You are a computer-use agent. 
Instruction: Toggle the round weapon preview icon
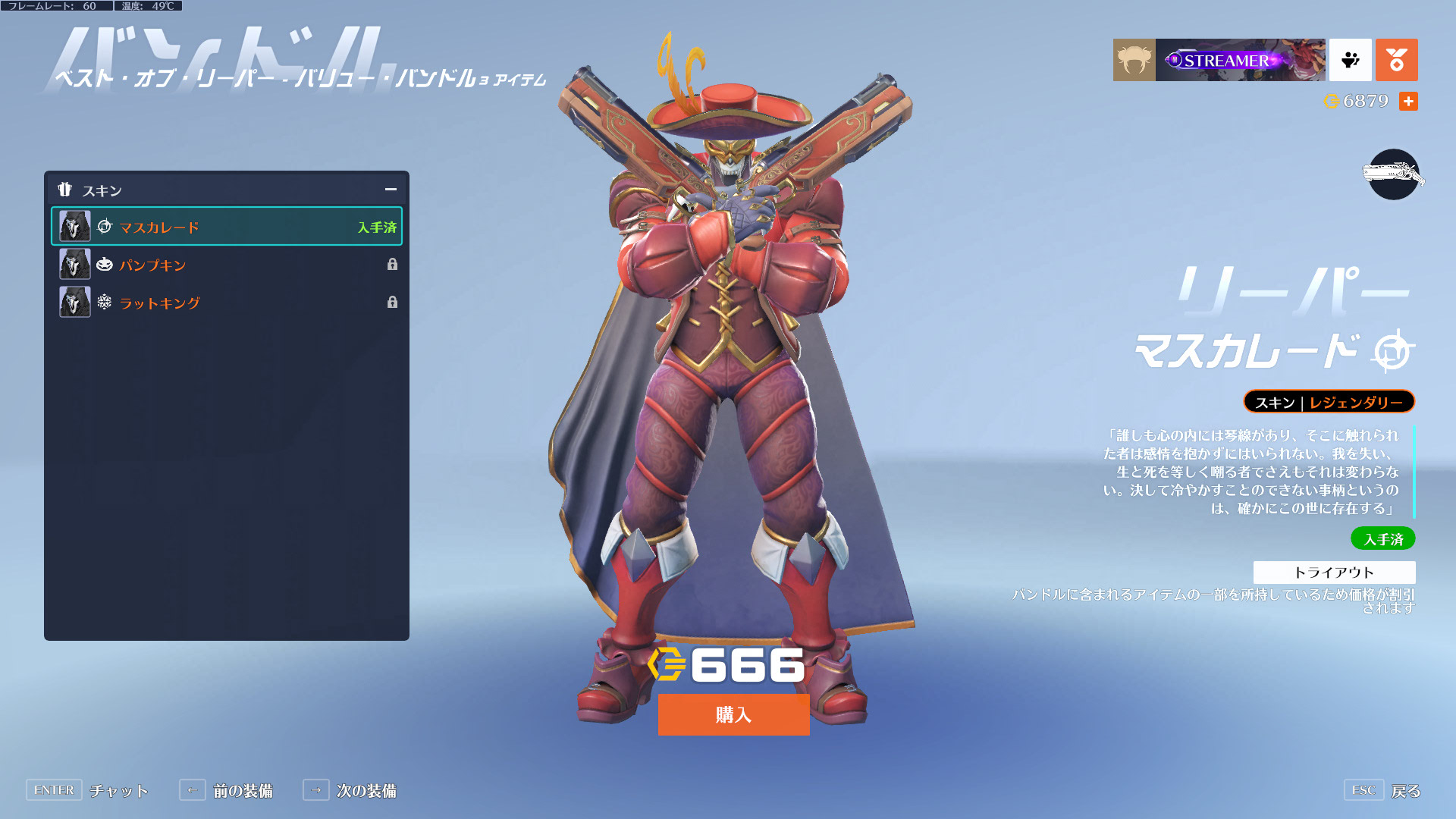tap(1393, 174)
